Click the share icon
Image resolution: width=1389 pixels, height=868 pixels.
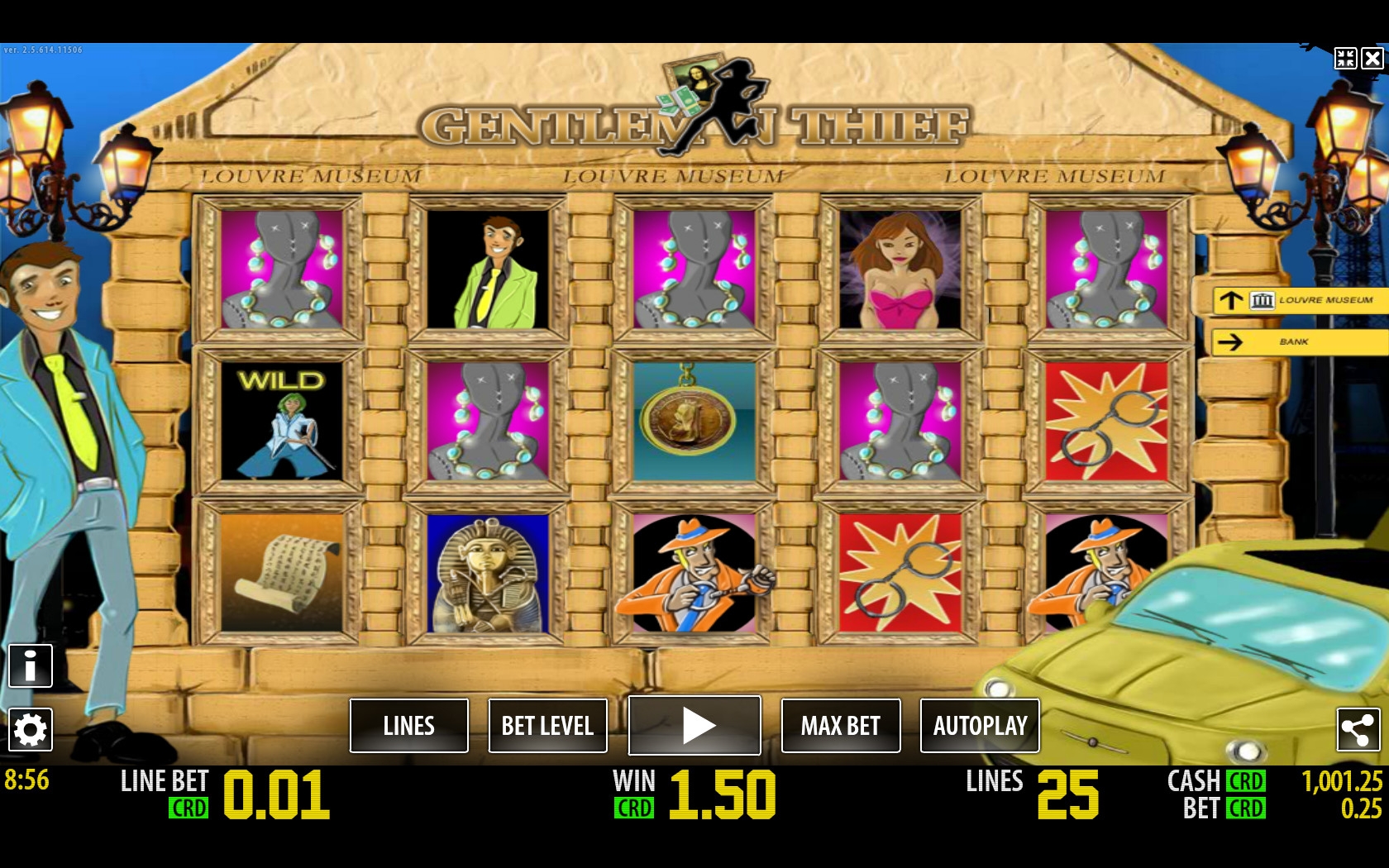pos(1358,729)
